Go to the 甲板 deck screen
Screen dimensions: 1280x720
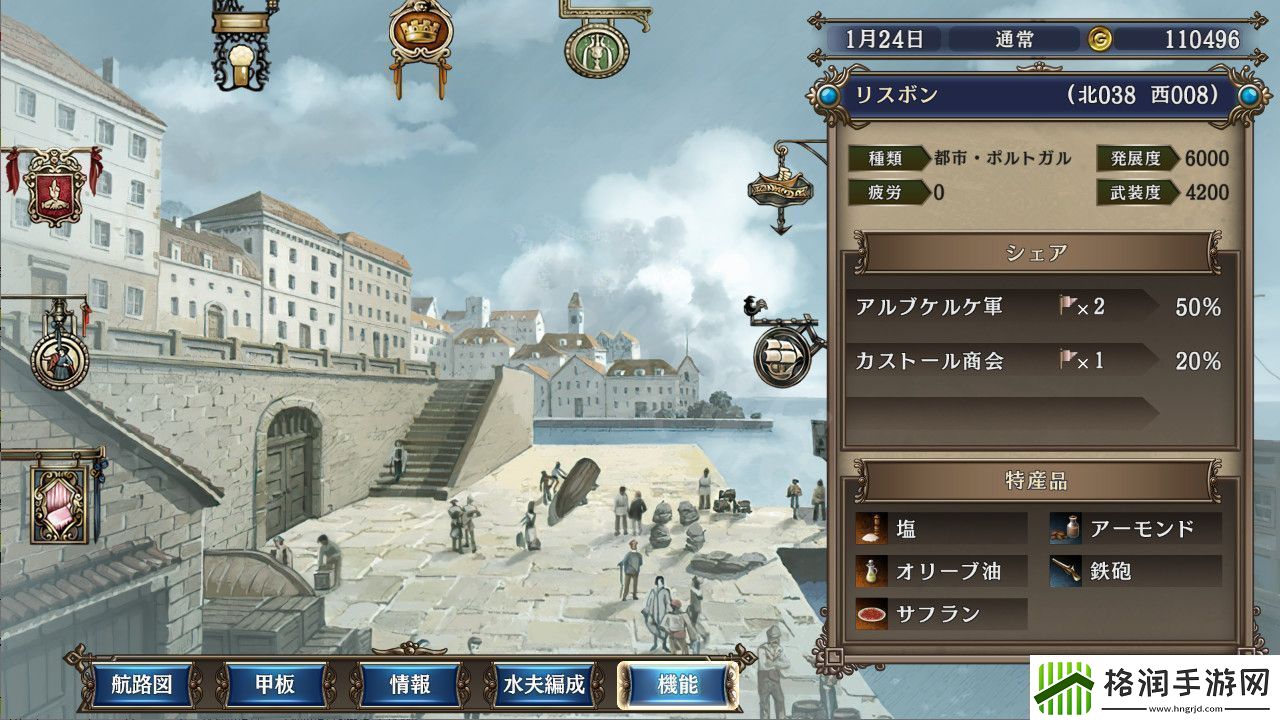coord(272,685)
